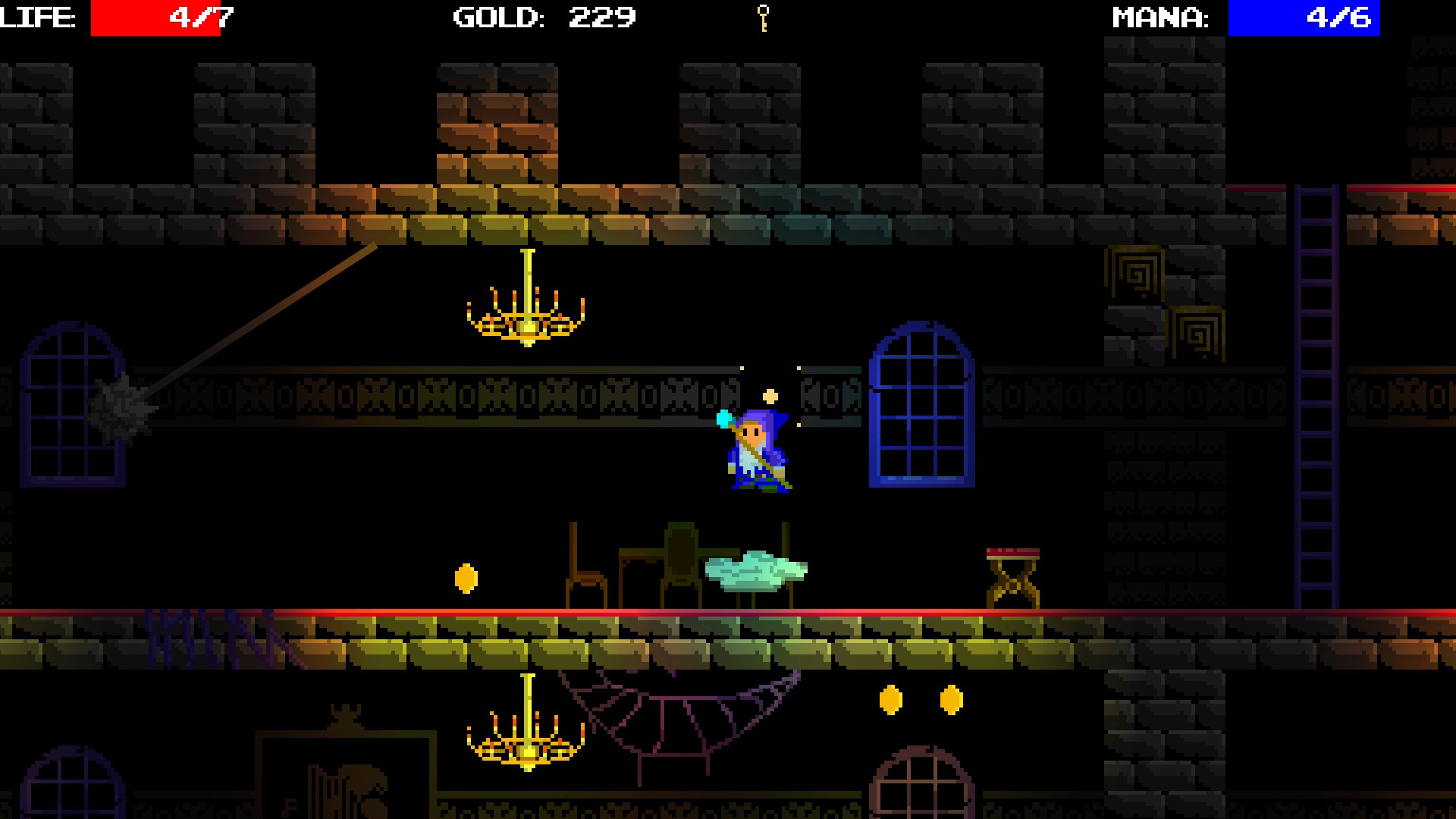The height and width of the screenshot is (819, 1456).
Task: Click the golden key icon in the HUD
Action: point(764,17)
